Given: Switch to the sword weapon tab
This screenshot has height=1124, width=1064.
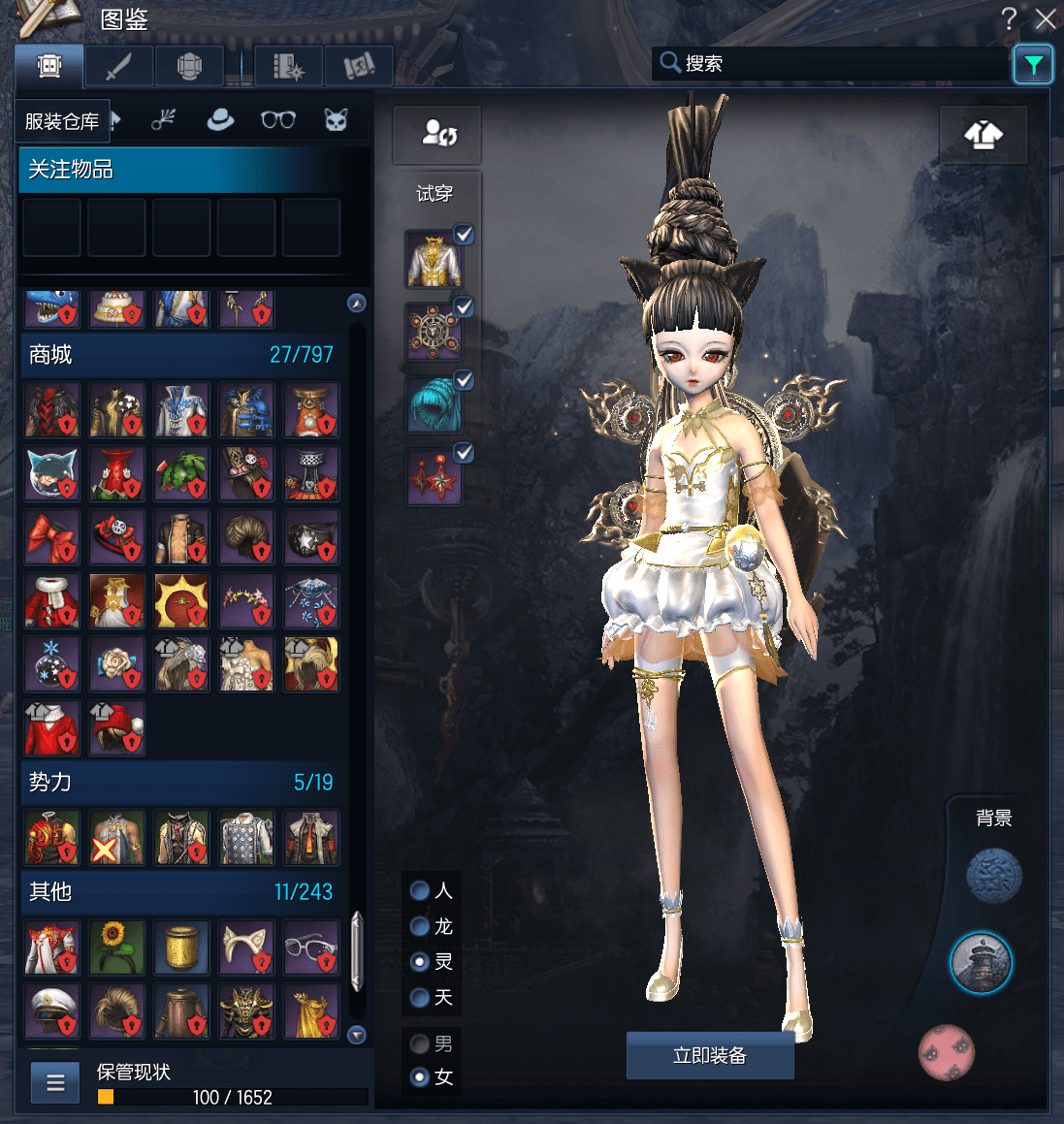Looking at the screenshot, I should point(118,67).
